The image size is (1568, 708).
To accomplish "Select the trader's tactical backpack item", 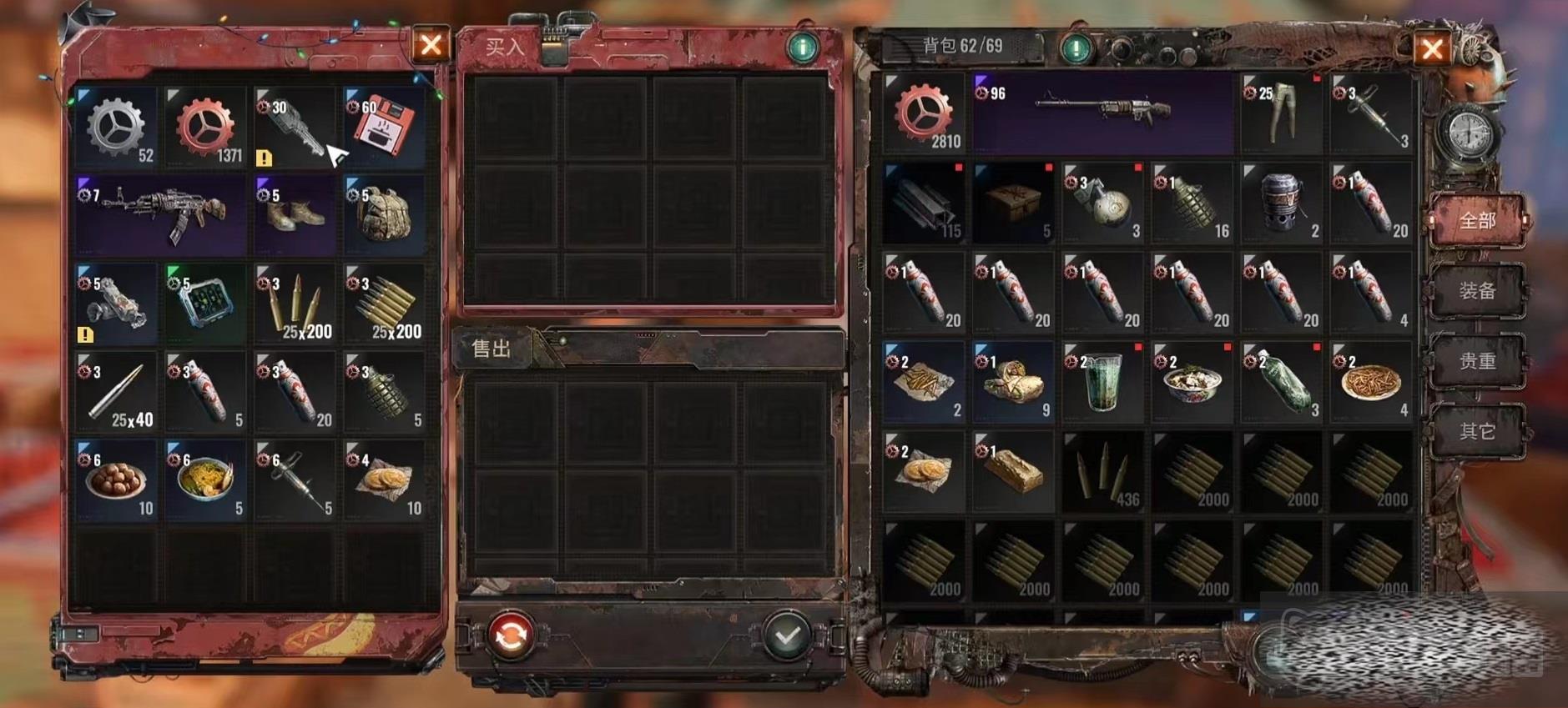I will click(384, 214).
